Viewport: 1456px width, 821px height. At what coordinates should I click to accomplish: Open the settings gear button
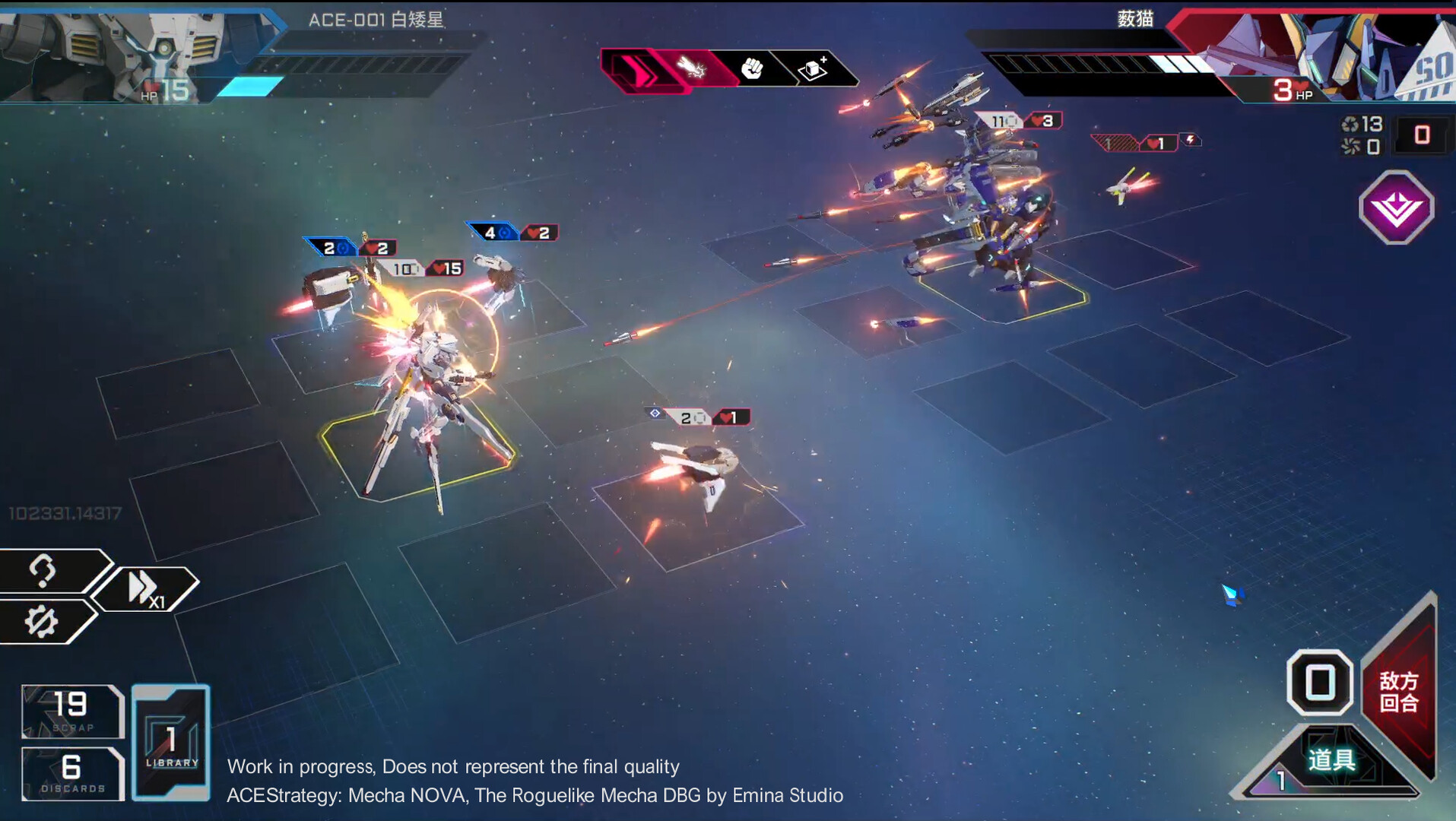tap(42, 621)
